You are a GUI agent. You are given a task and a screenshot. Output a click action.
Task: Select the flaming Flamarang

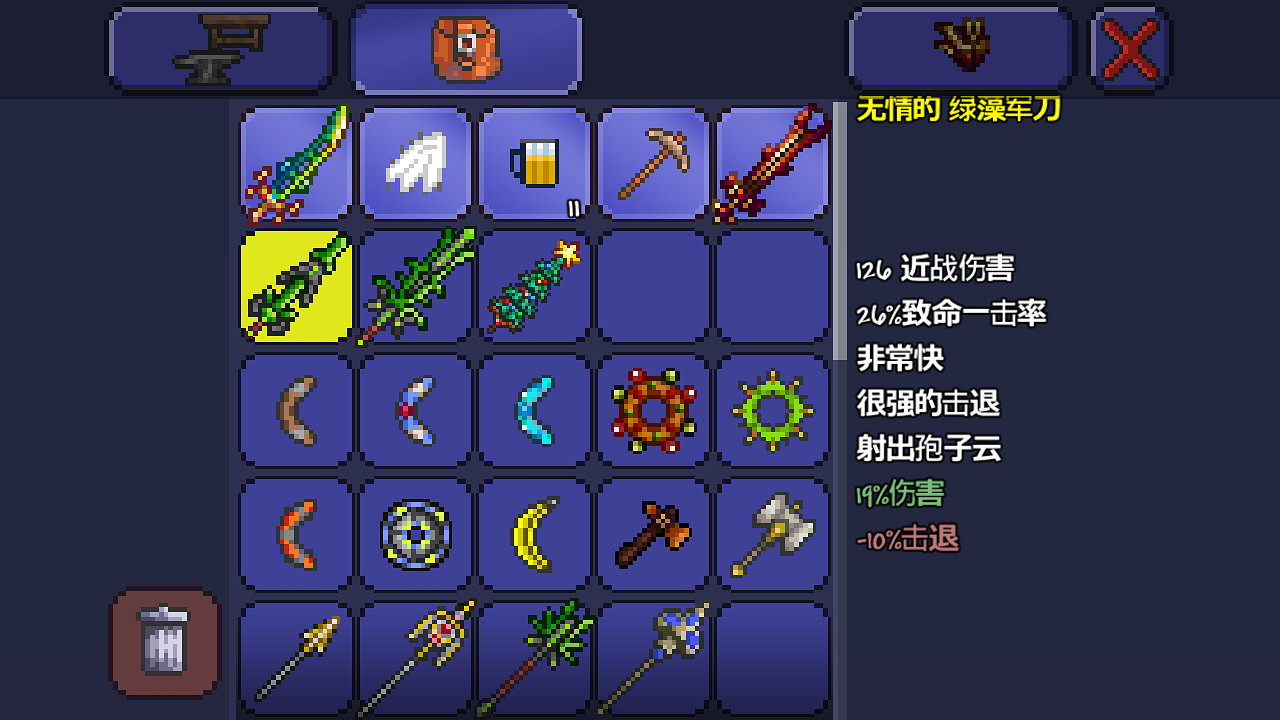click(295, 533)
